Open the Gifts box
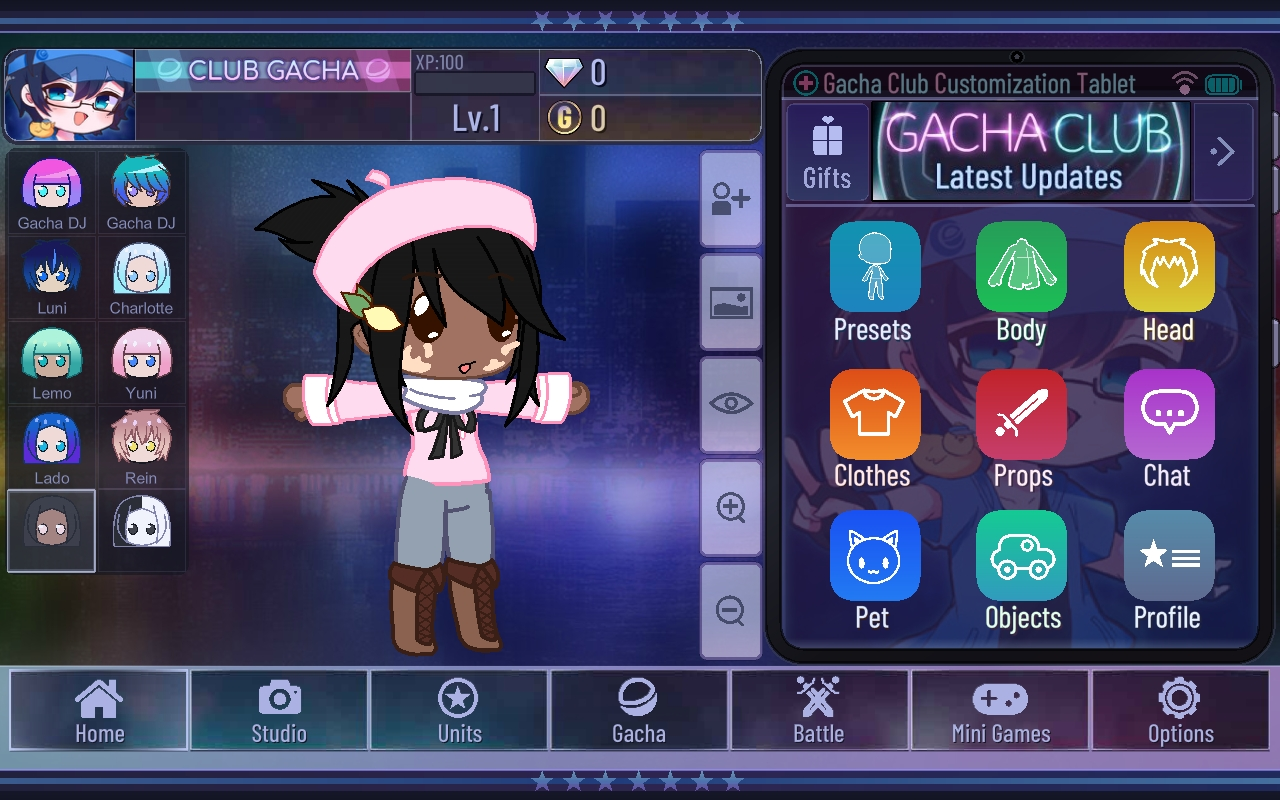This screenshot has width=1280, height=800. (x=827, y=152)
